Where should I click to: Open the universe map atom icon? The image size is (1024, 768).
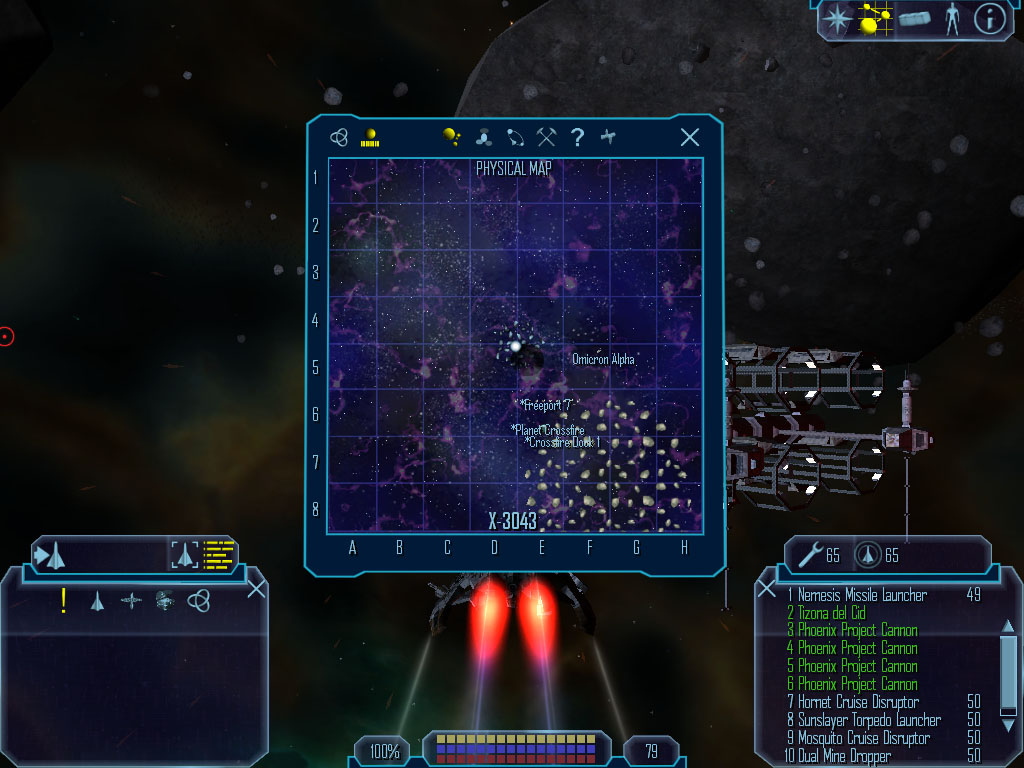[x=340, y=138]
